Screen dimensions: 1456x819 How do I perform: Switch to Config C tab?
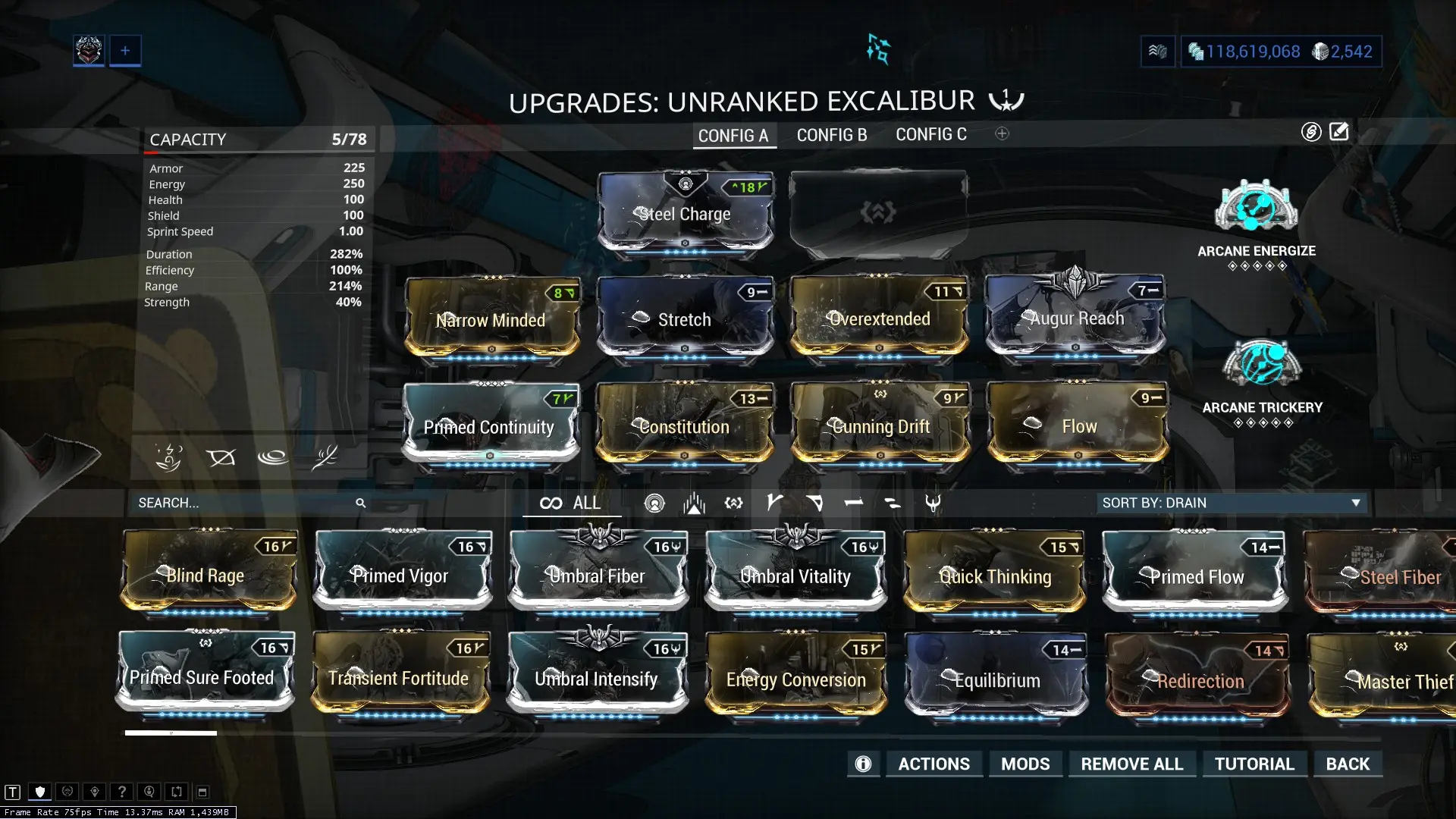931,134
